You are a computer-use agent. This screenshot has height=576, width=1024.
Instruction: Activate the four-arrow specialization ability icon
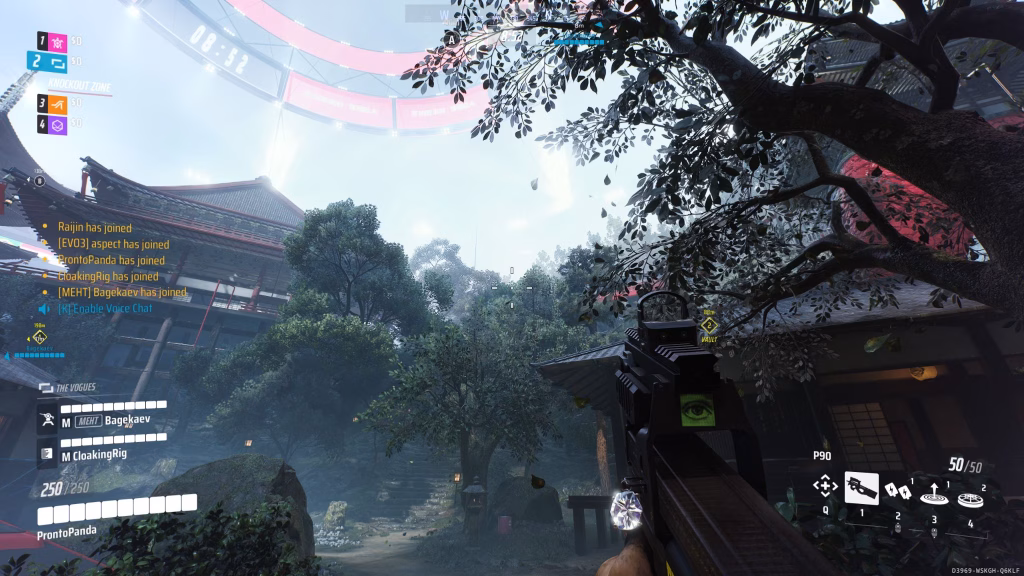point(825,487)
